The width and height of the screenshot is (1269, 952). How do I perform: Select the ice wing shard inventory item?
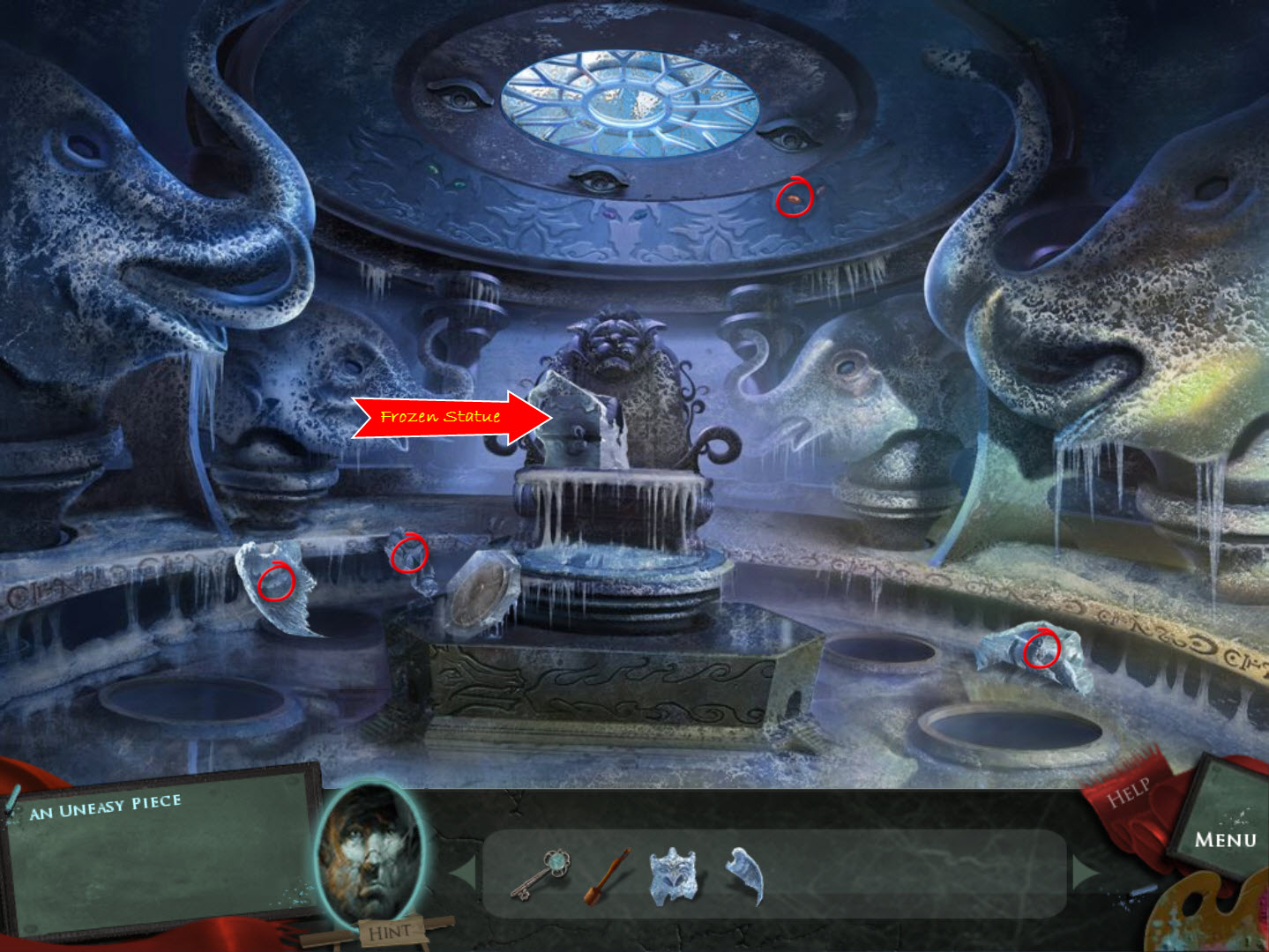click(741, 879)
